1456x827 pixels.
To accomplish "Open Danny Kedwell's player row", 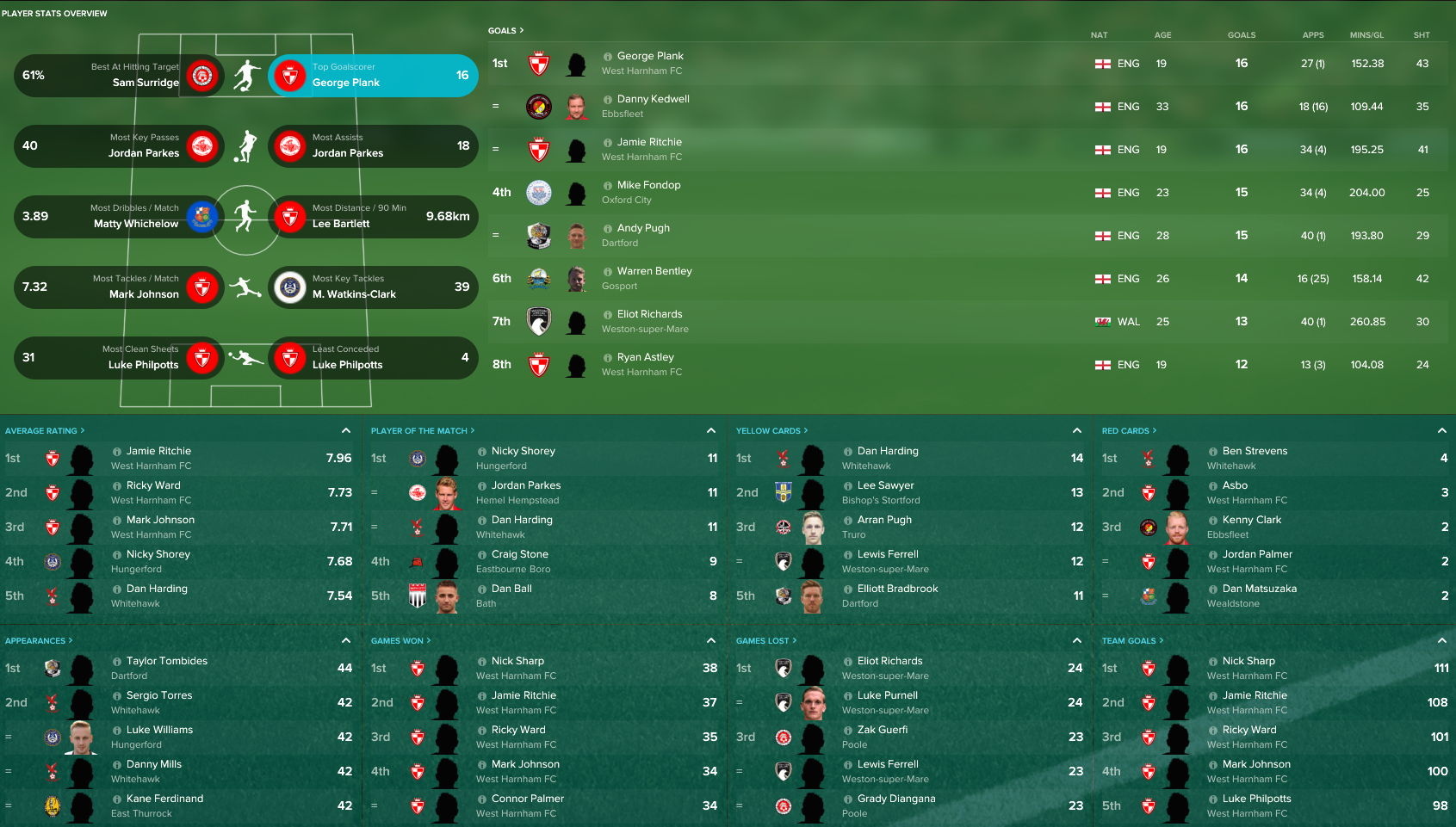I will [653, 99].
